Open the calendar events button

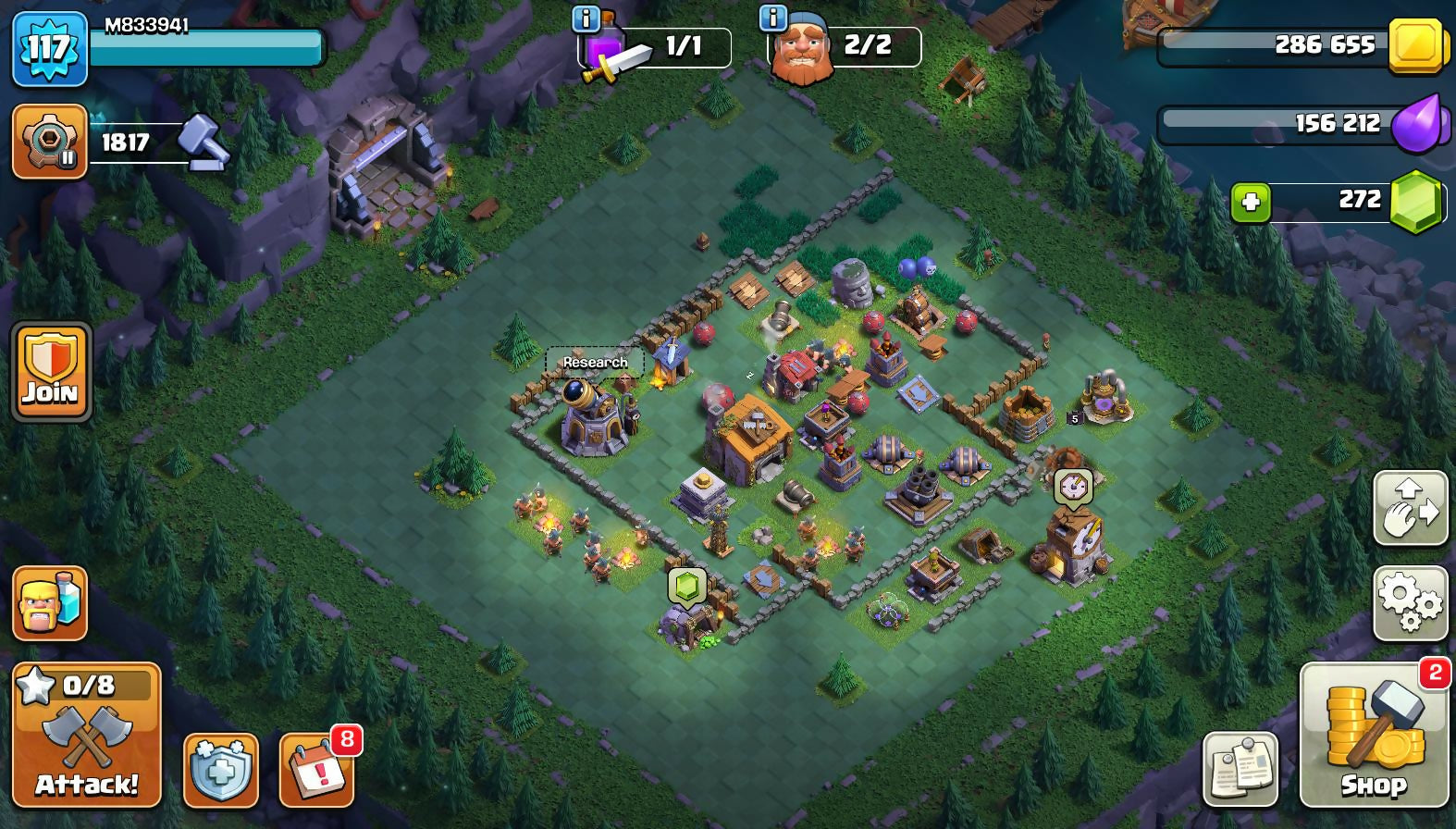tap(317, 770)
